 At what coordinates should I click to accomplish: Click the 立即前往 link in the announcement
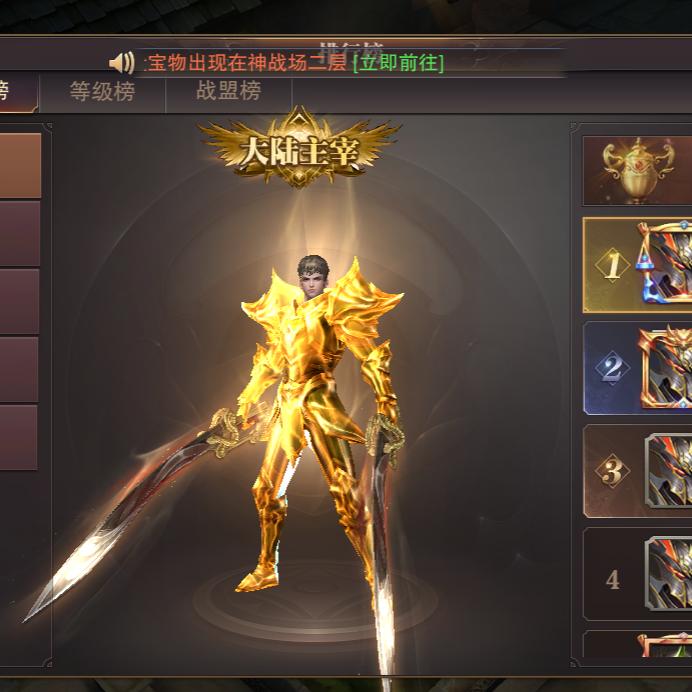coord(398,63)
